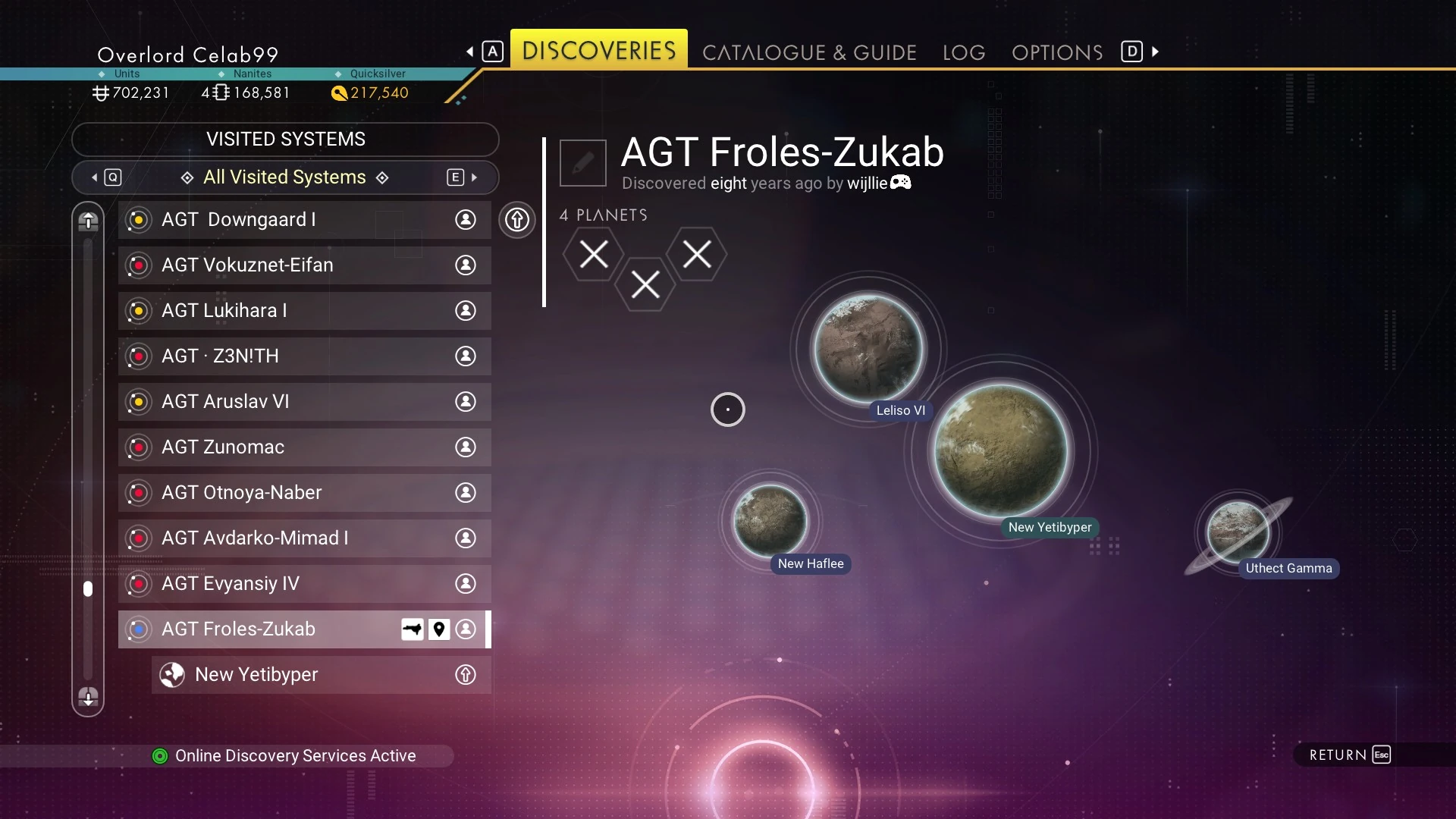Image resolution: width=1456 pixels, height=819 pixels.
Task: Choose the ringed Uthect Gamma planet
Action: [1238, 532]
